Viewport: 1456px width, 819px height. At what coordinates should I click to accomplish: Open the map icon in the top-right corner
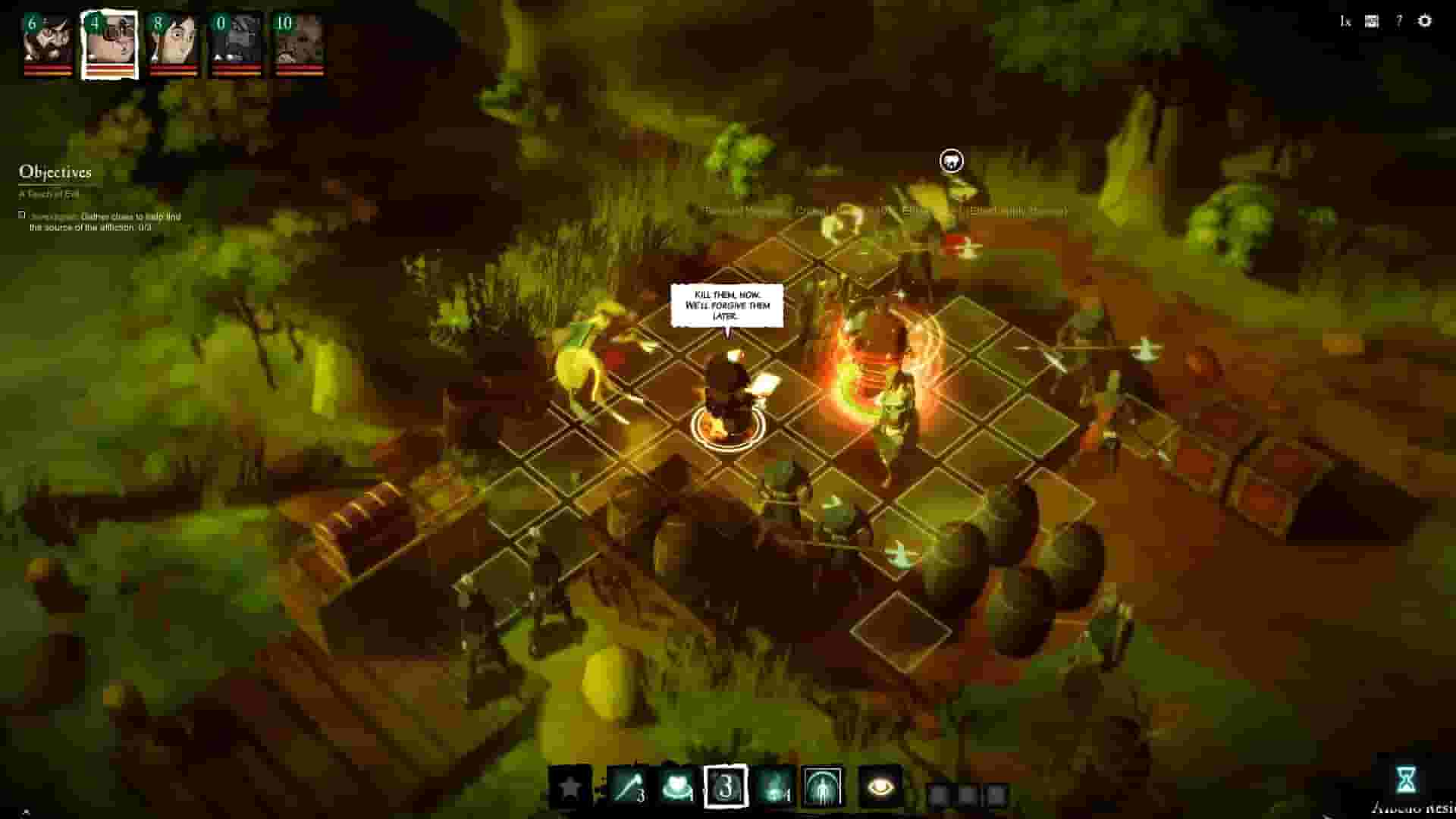pyautogui.click(x=1372, y=23)
